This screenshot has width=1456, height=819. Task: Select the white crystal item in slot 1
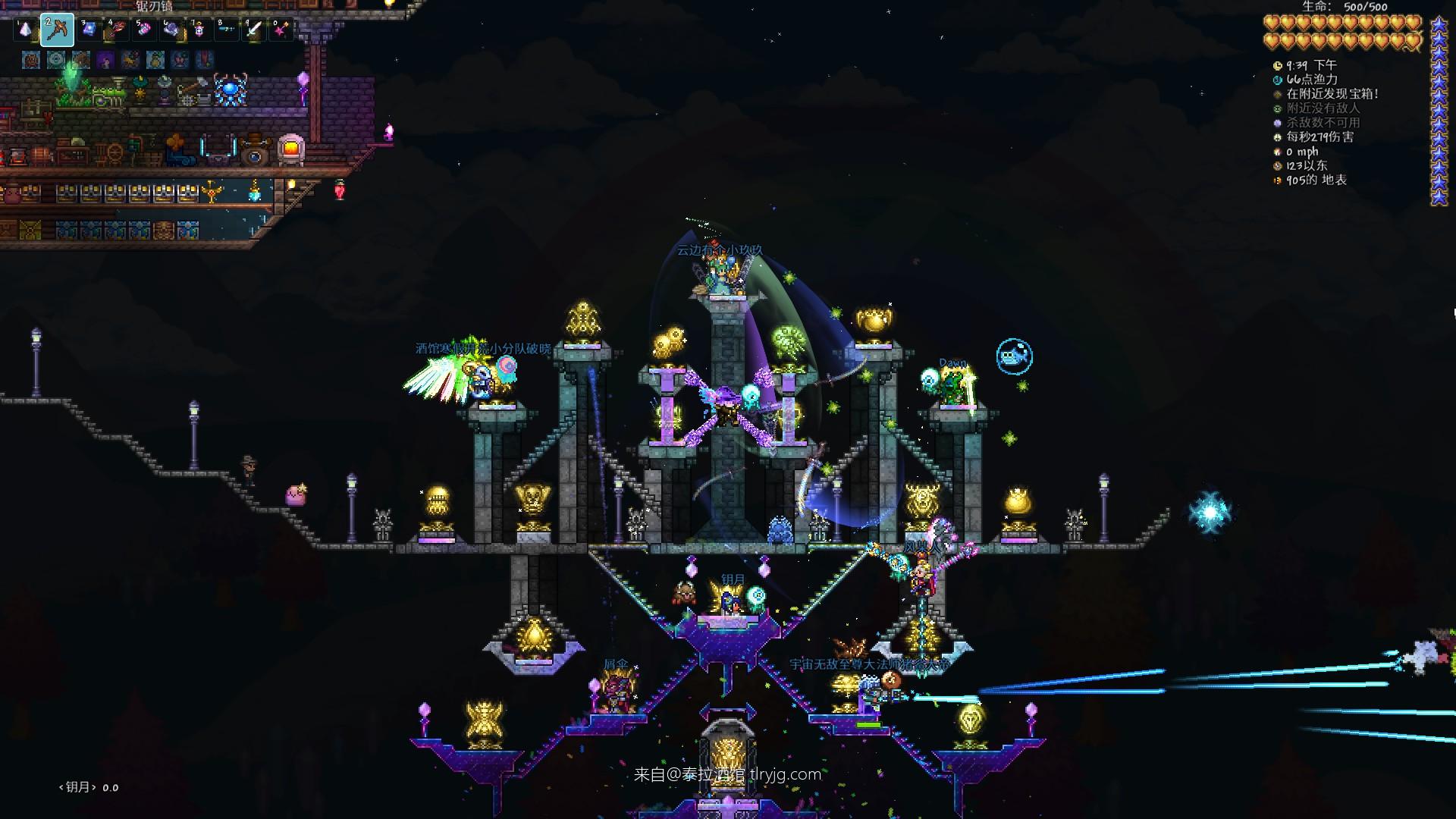(25, 30)
